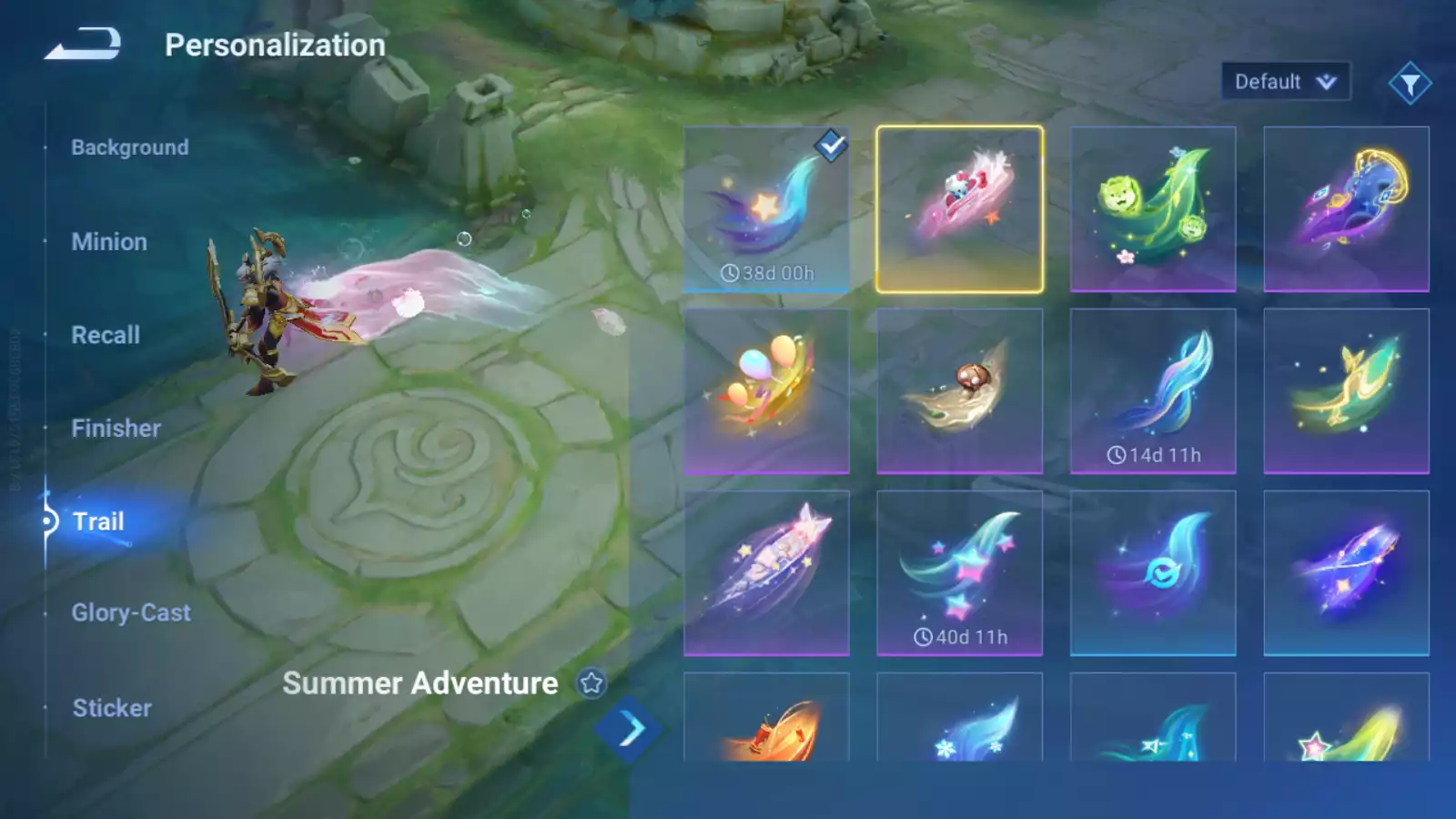
Task: Pick the brown mushroom trail
Action: (x=959, y=391)
